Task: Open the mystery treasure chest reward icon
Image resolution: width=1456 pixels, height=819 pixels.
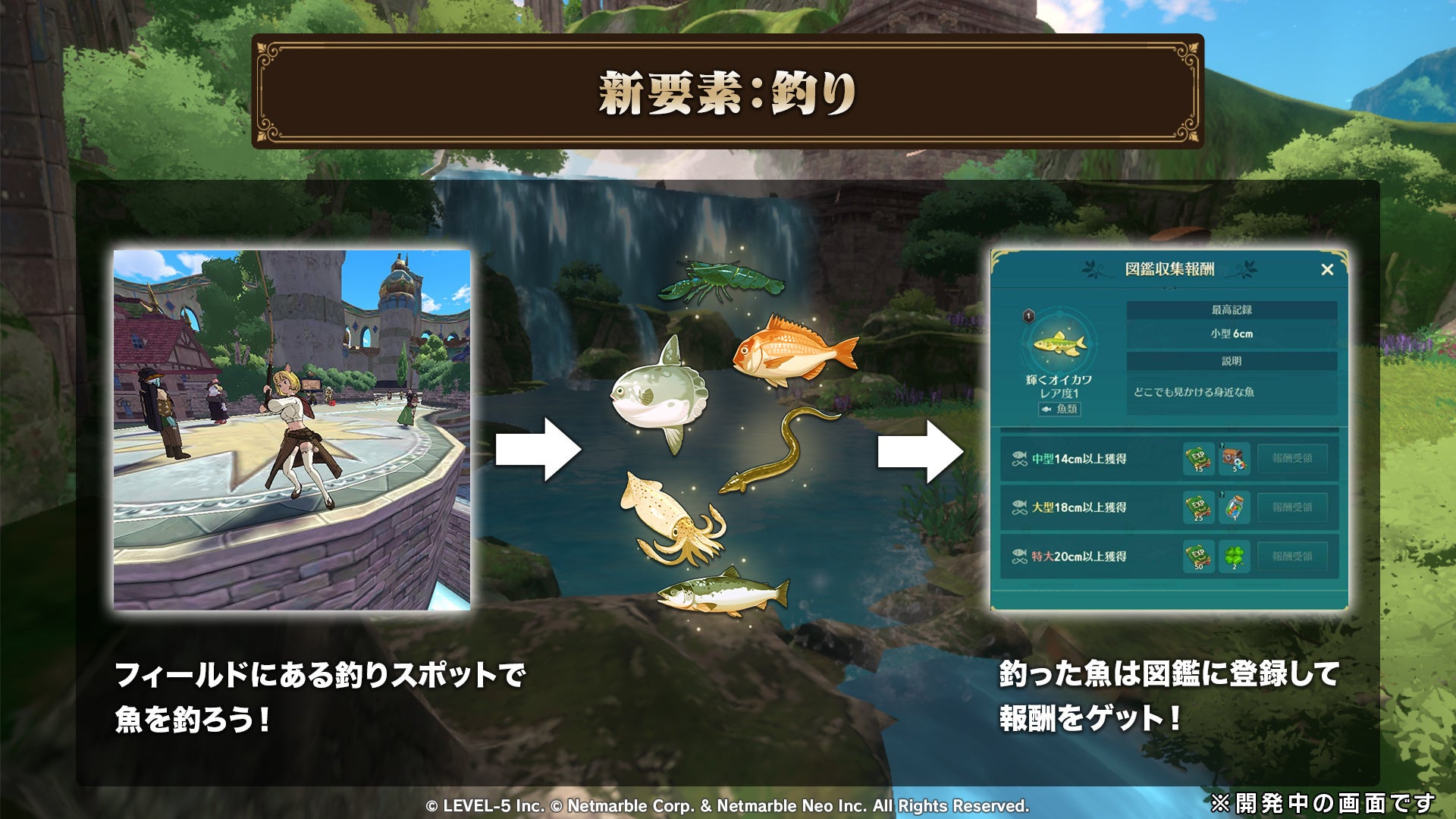Action: coord(1234,457)
